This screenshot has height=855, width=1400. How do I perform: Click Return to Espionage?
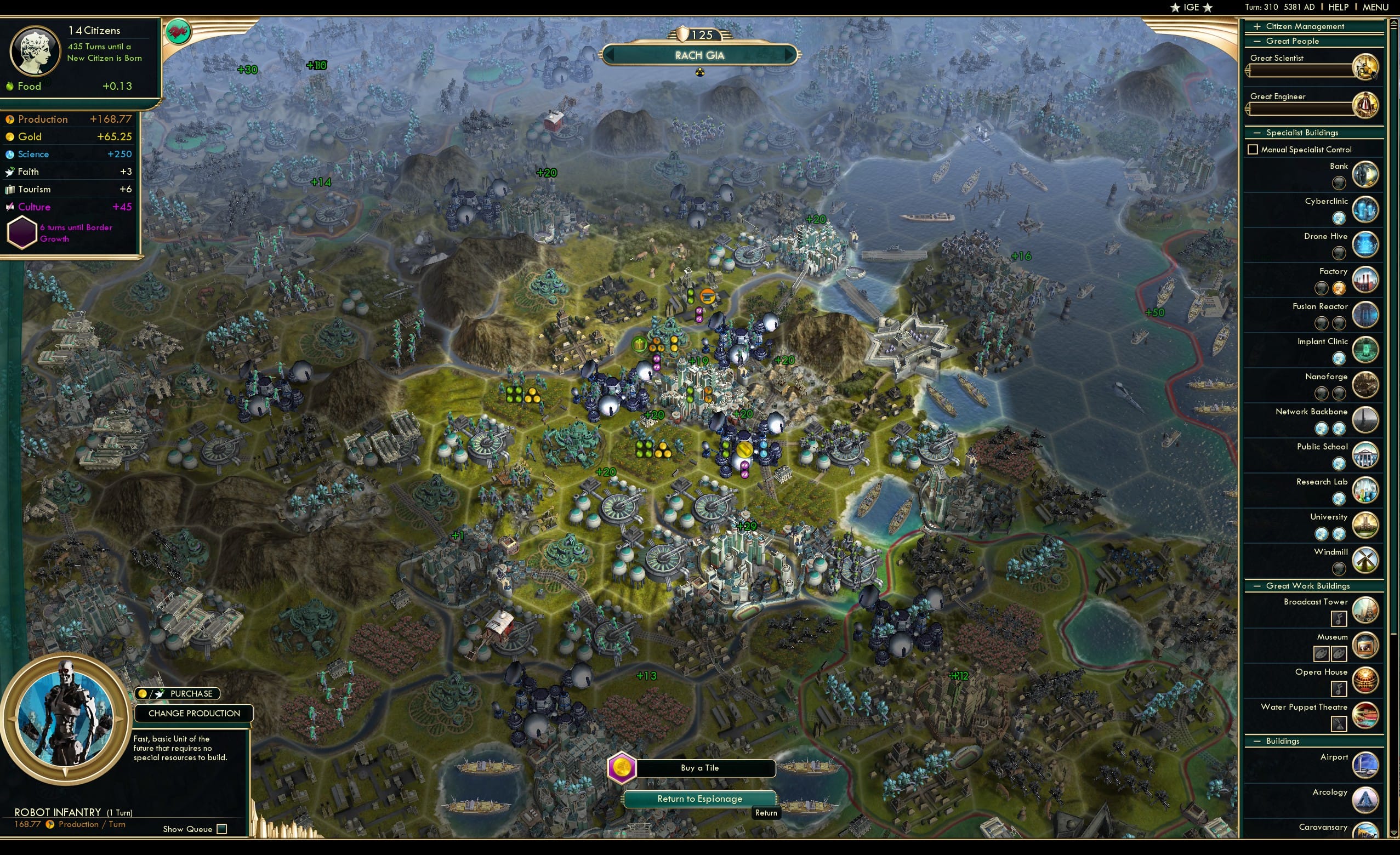tap(699, 798)
